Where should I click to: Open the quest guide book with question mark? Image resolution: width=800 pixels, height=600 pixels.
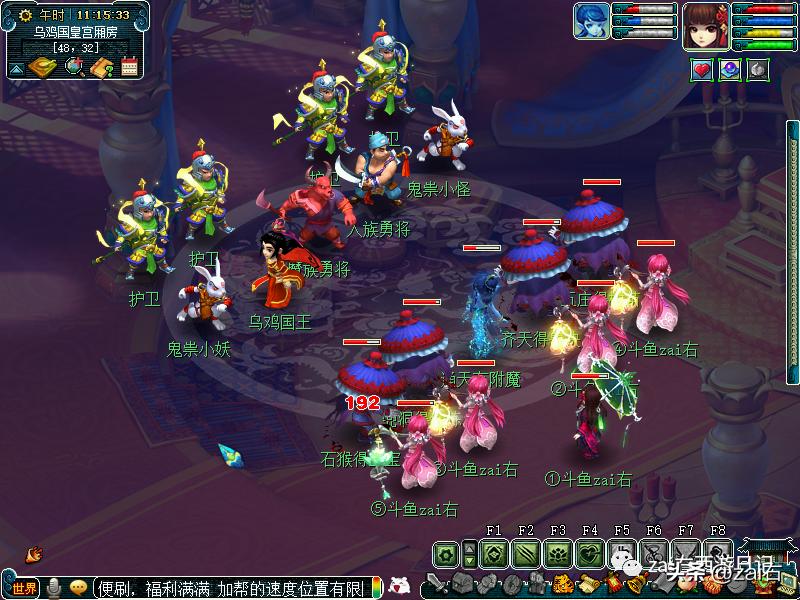(x=101, y=67)
